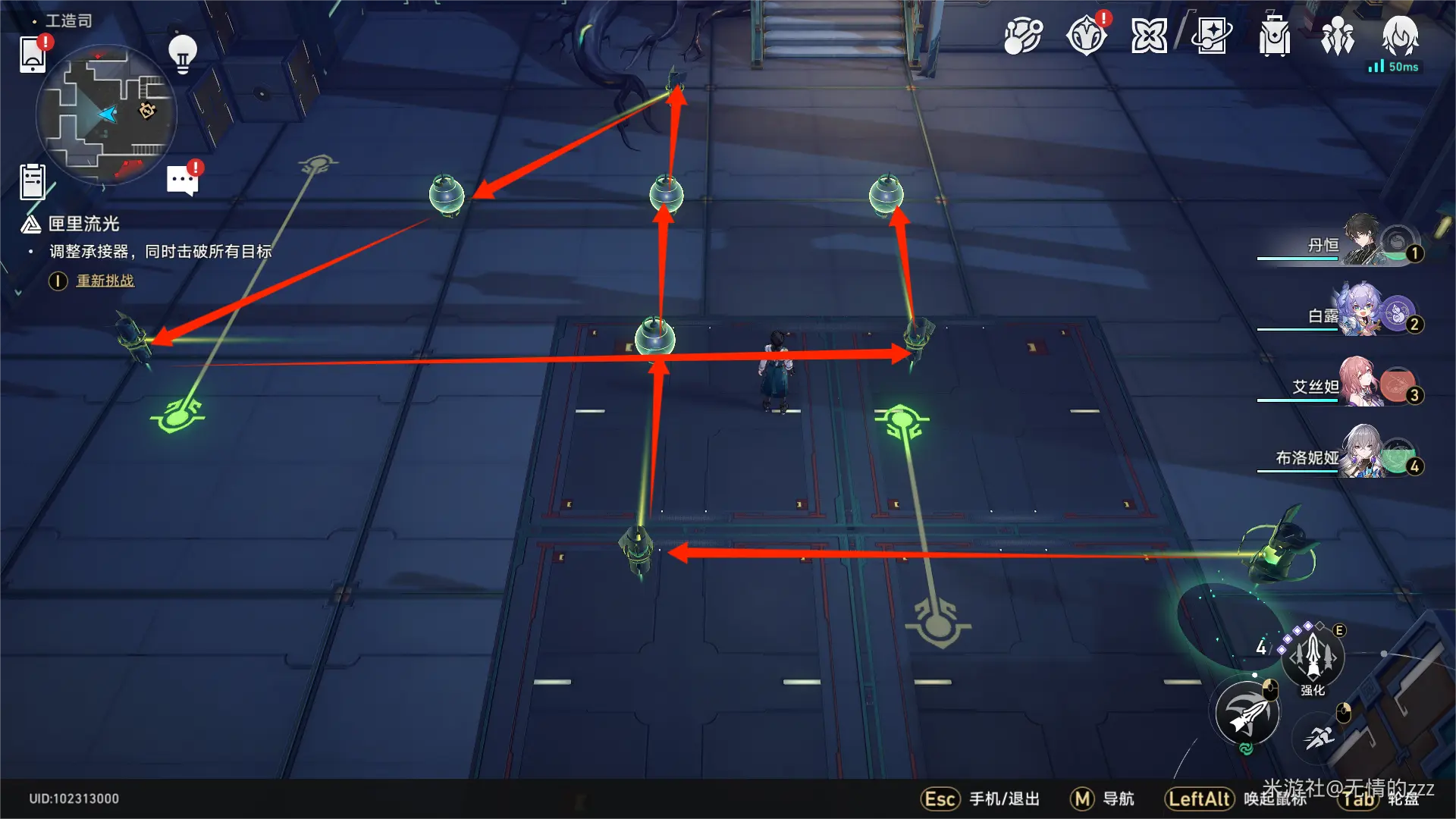Open the chat message bubble
This screenshot has width=1456, height=819.
pyautogui.click(x=182, y=180)
